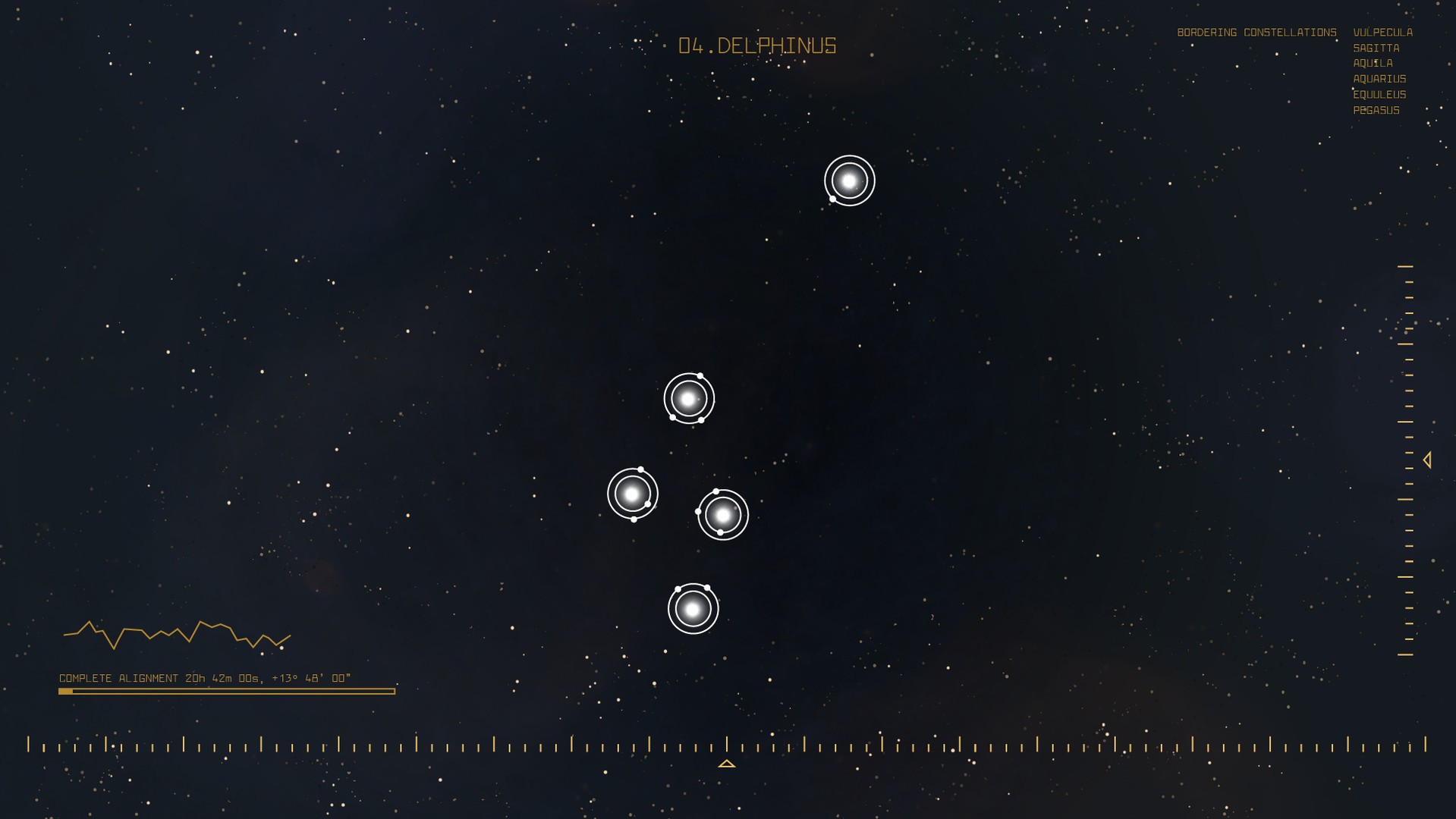The width and height of the screenshot is (1456, 819).
Task: Select the bottom star of the constellation
Action: 691,608
